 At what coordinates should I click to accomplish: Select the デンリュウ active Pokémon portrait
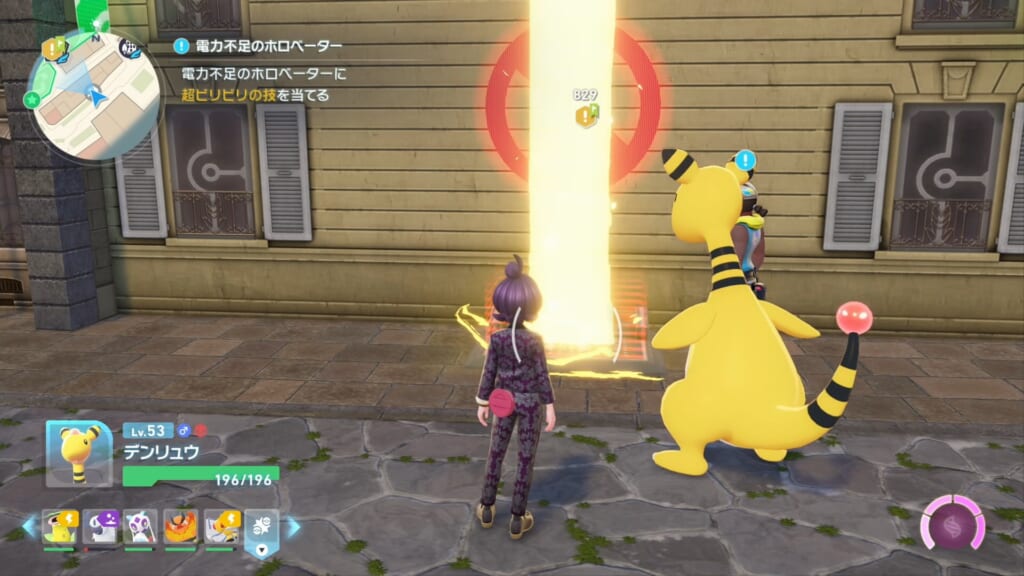79,454
